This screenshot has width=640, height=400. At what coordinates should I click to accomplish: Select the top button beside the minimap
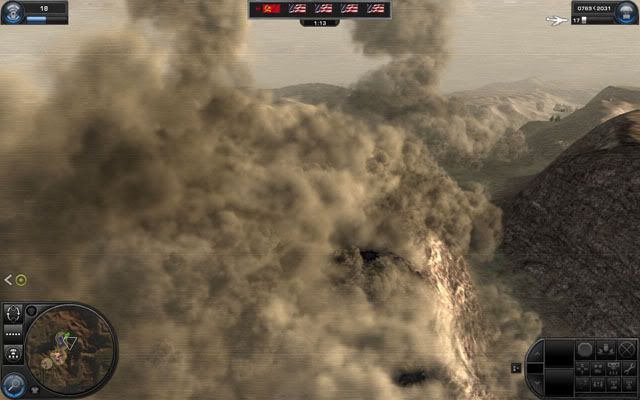(x=13, y=312)
